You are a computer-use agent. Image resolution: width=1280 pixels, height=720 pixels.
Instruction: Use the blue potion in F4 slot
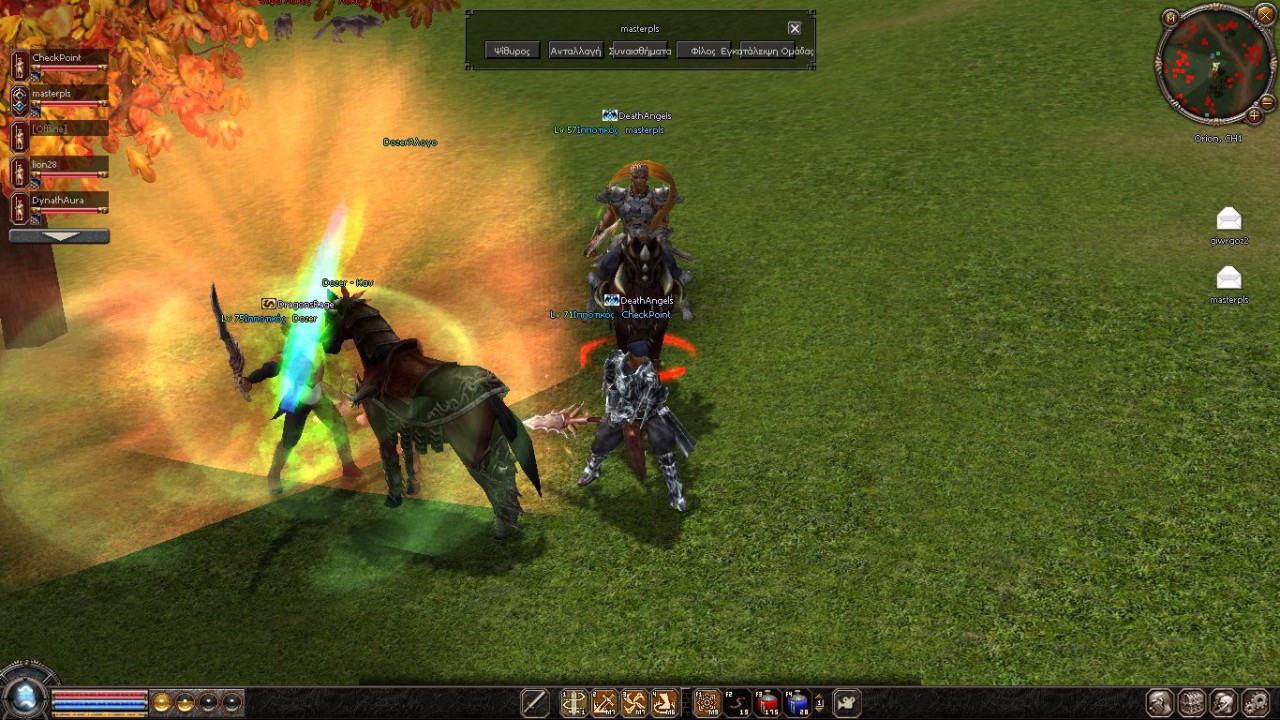pyautogui.click(x=797, y=703)
